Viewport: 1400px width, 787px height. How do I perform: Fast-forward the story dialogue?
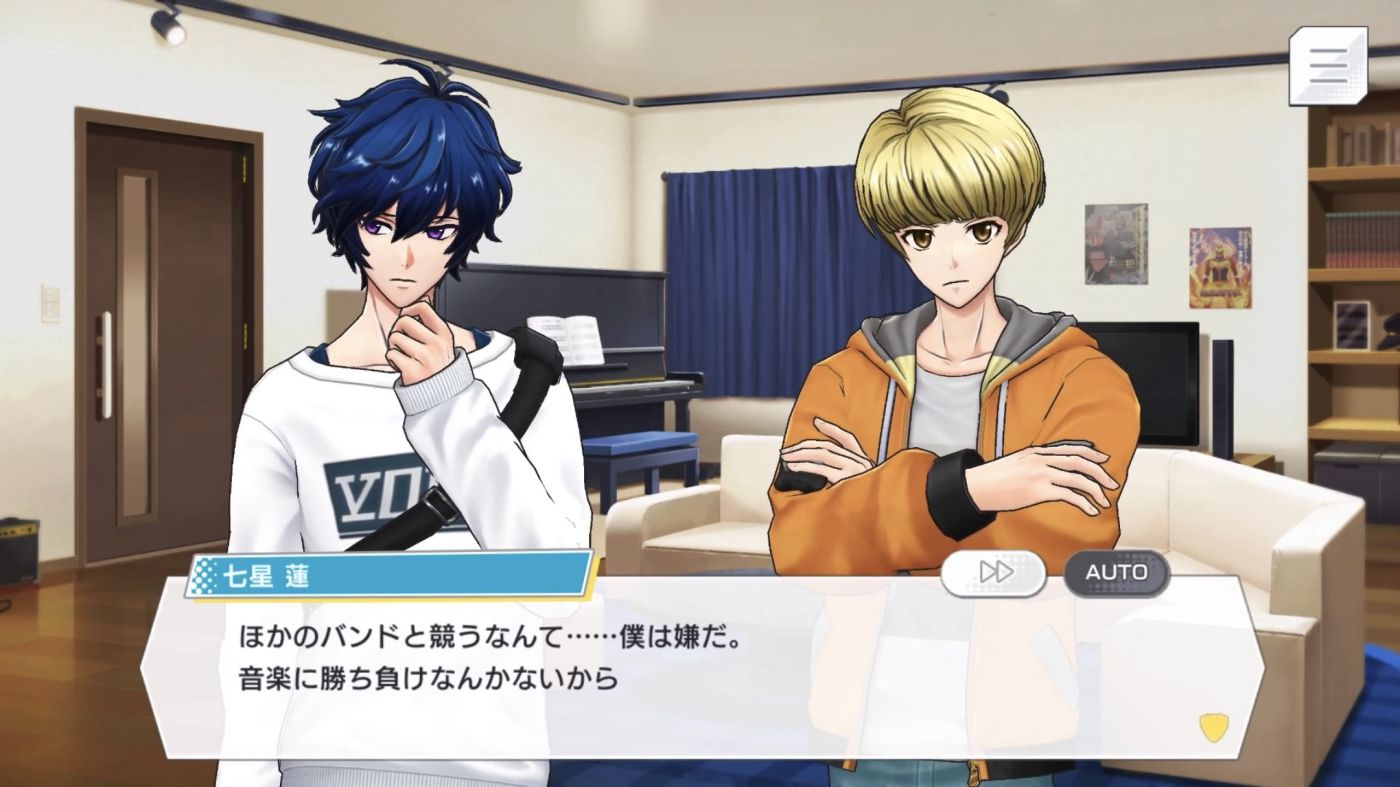(x=993, y=573)
